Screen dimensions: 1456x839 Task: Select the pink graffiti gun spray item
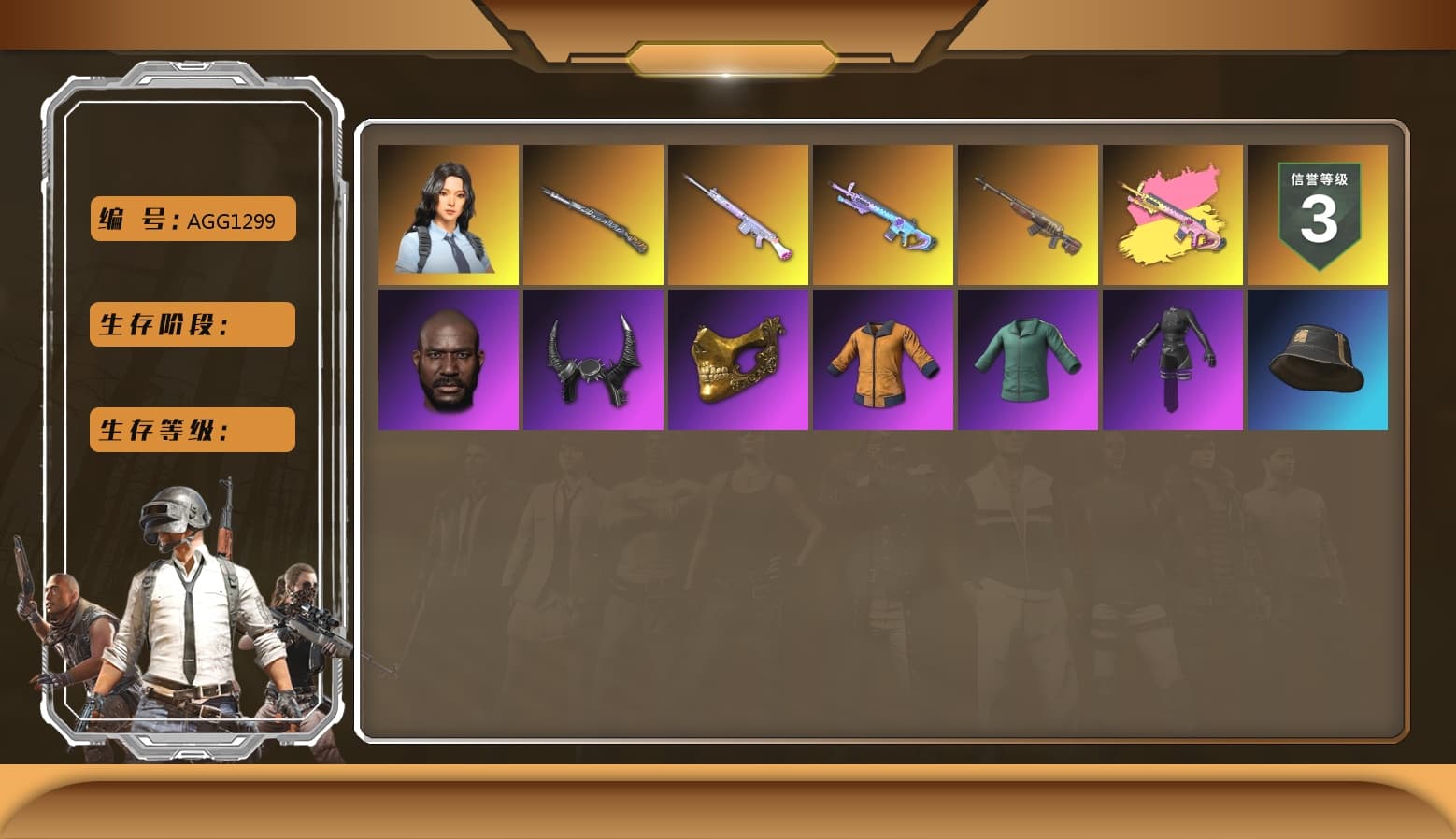[1173, 214]
